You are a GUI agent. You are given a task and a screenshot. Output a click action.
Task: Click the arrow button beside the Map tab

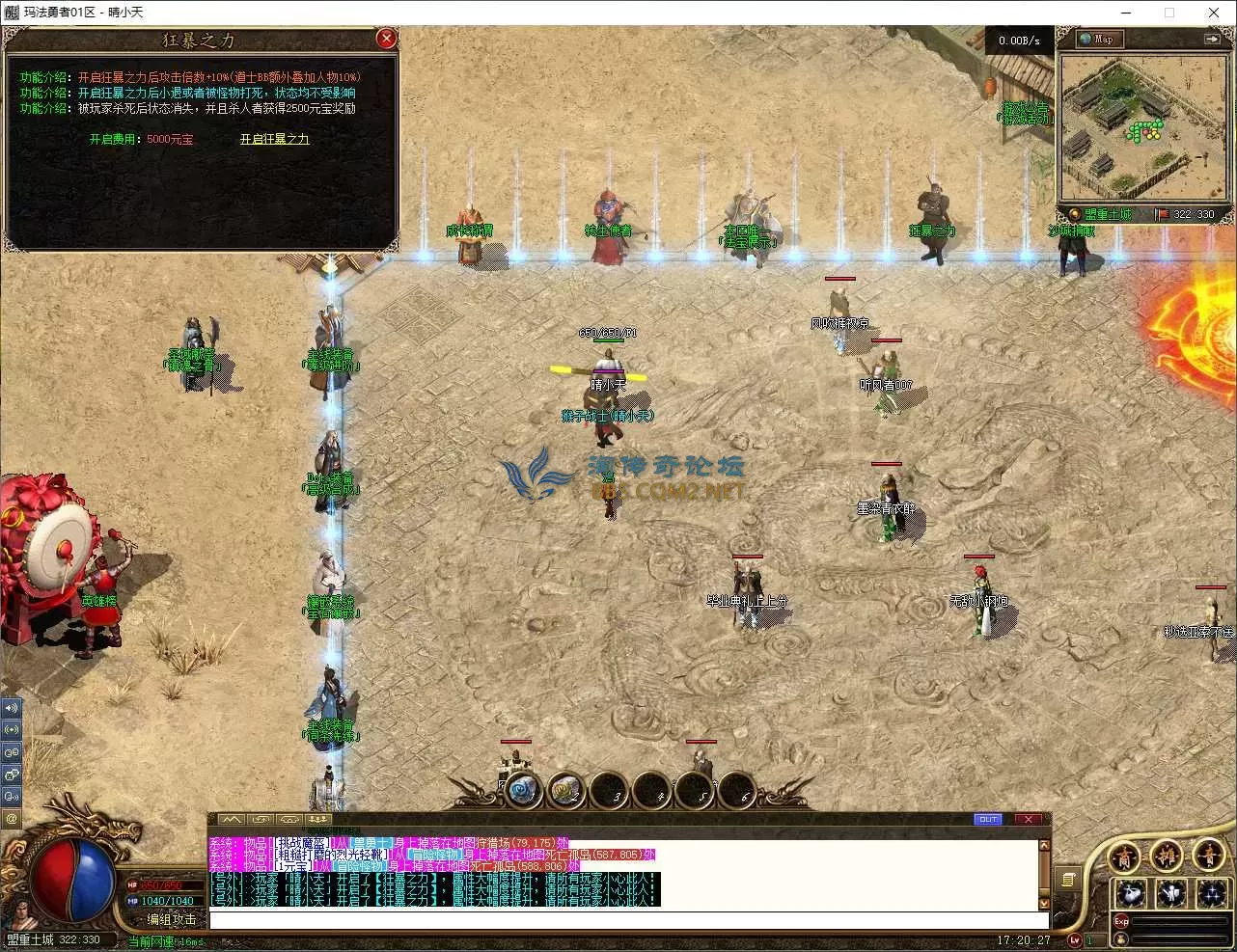pos(1211,39)
